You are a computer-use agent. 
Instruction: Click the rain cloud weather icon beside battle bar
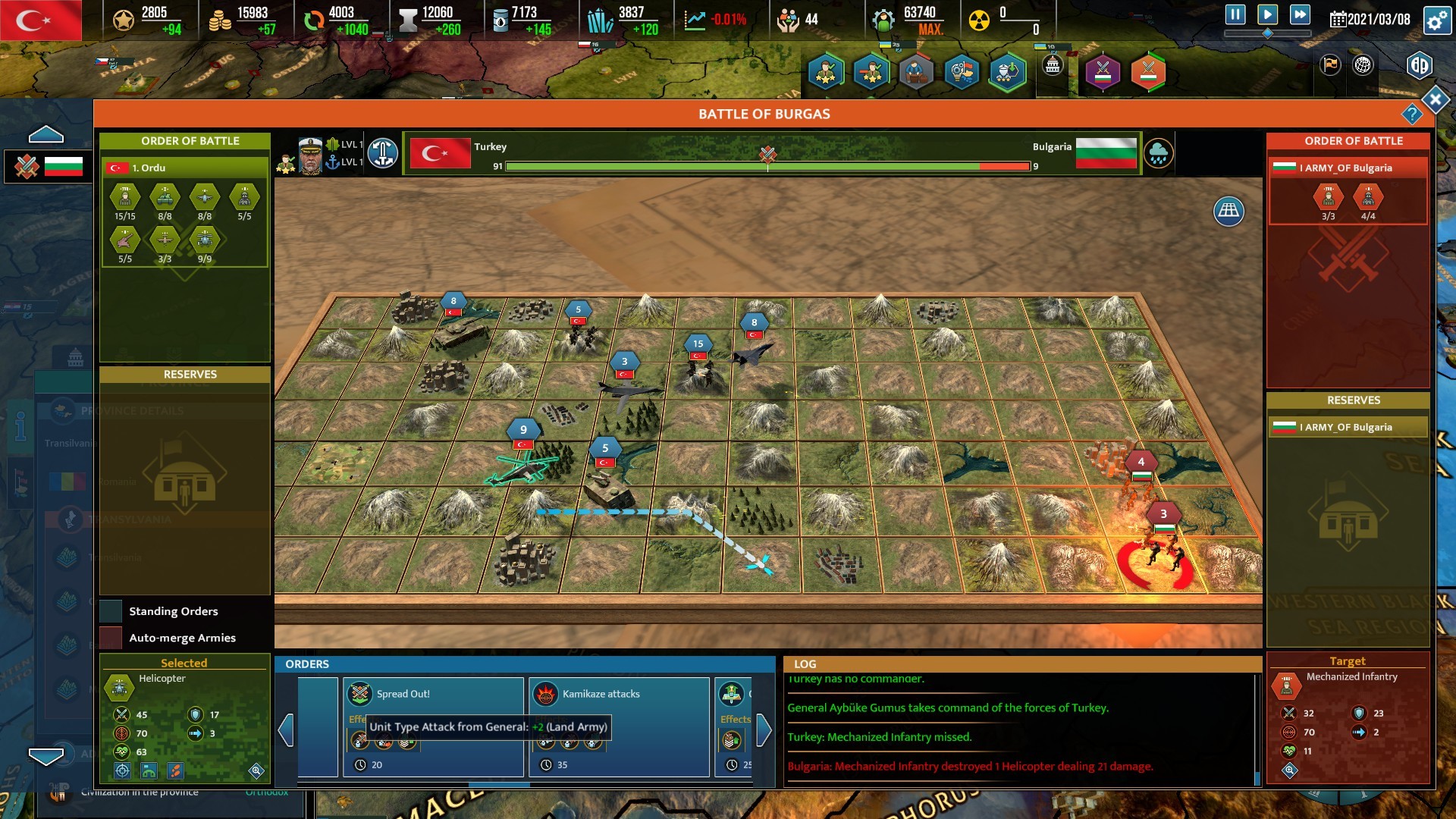coord(1159,152)
